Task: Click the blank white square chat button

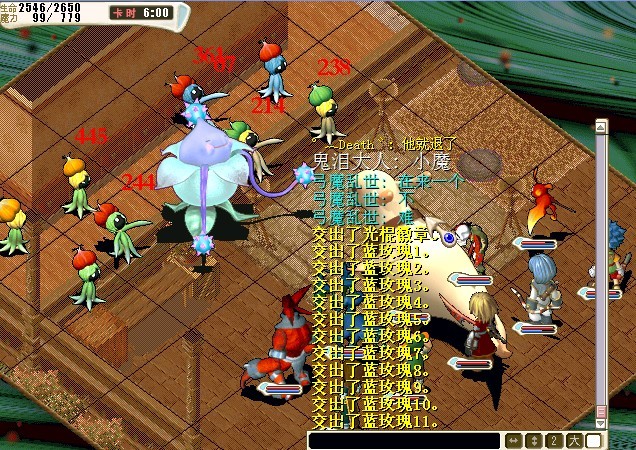Action: (595, 441)
